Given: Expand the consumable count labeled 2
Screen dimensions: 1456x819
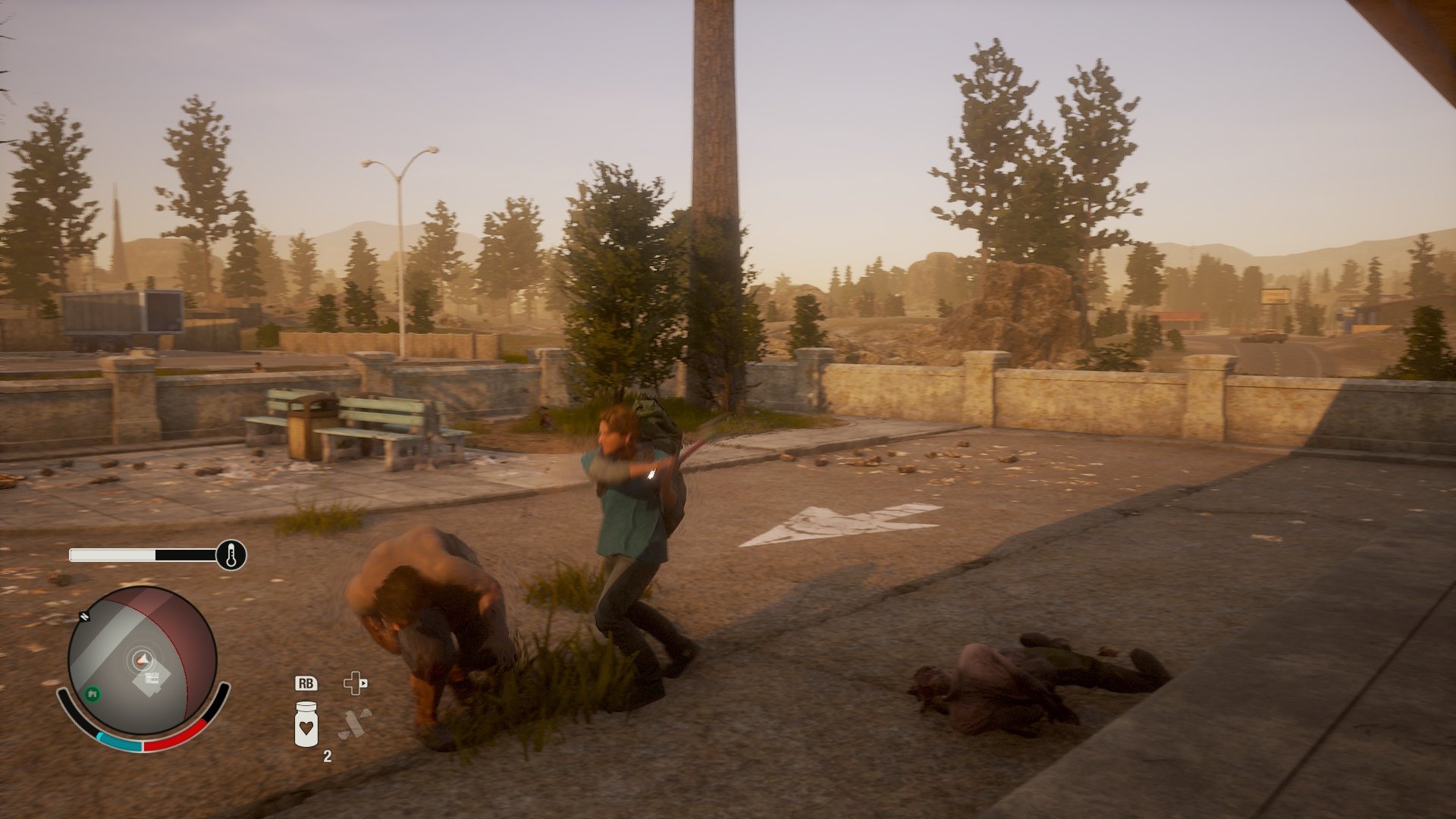Looking at the screenshot, I should tap(328, 755).
